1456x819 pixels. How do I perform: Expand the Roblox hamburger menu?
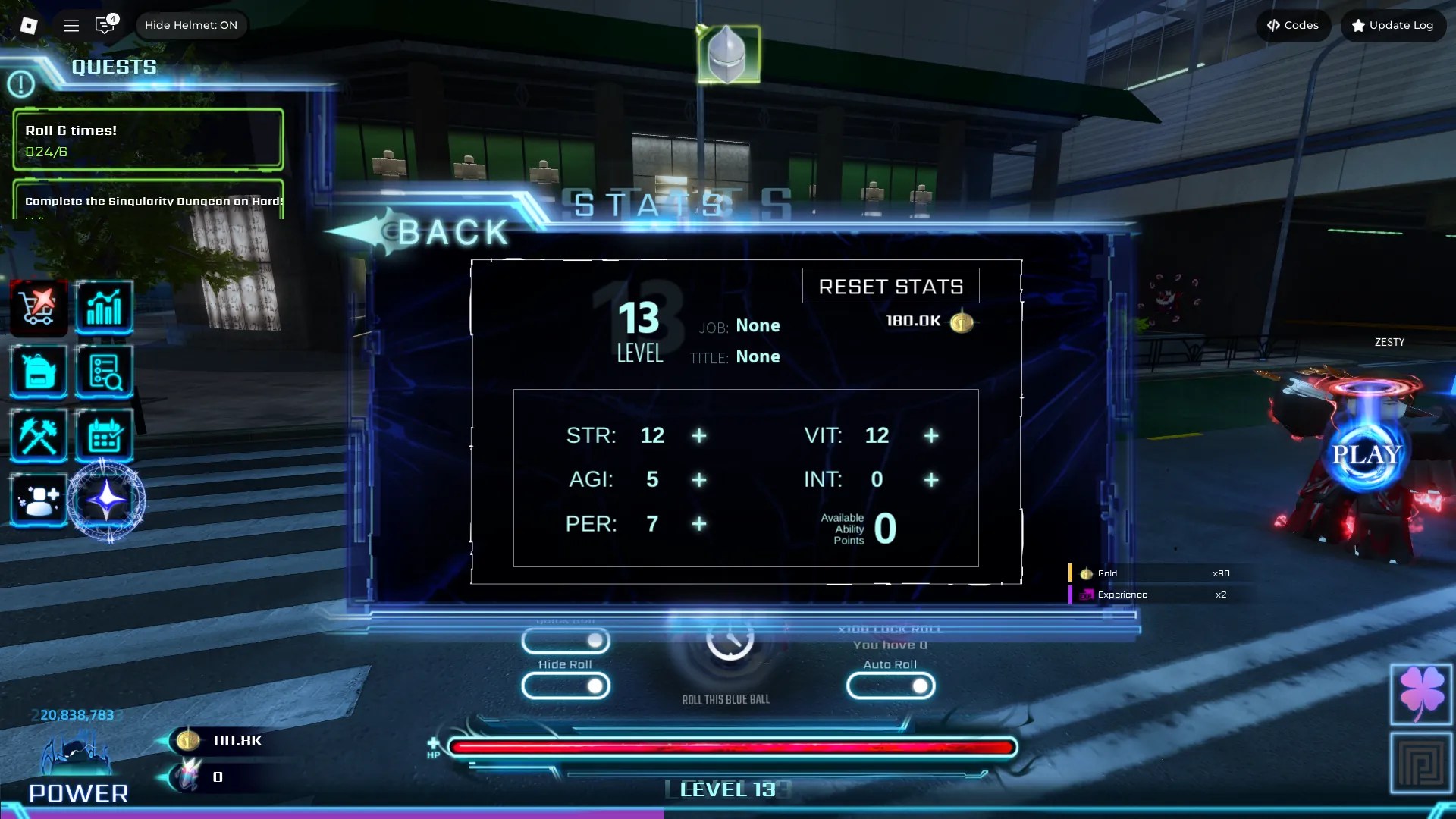click(x=71, y=25)
